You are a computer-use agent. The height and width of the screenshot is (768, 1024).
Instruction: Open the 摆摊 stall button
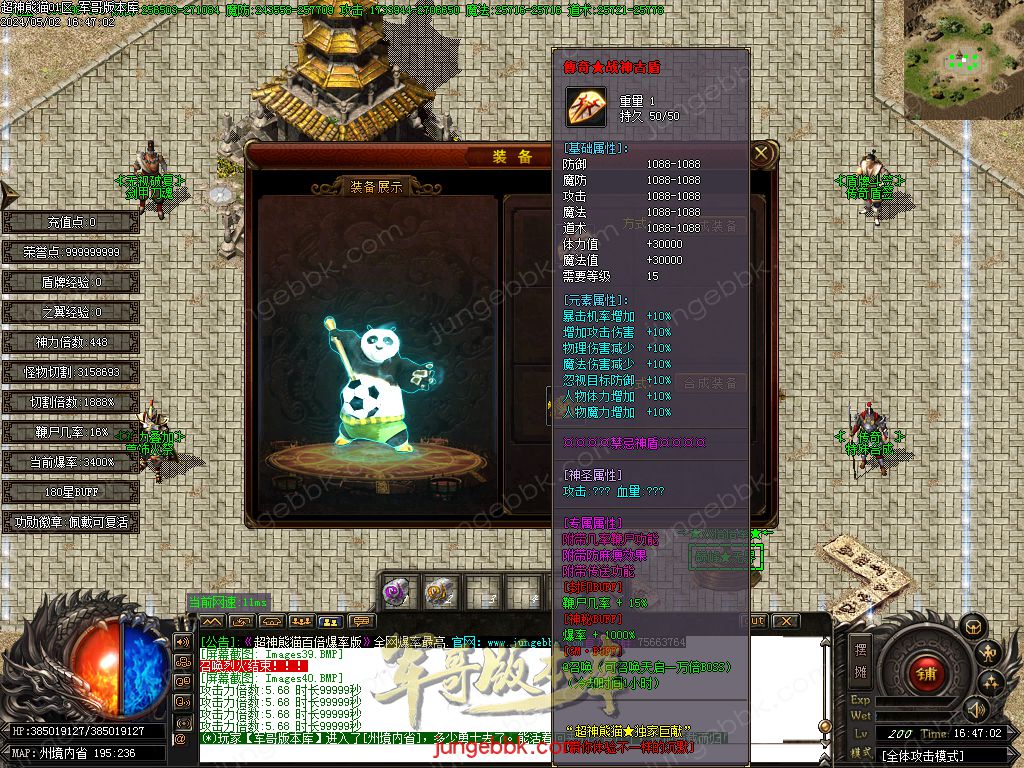pyautogui.click(x=860, y=658)
